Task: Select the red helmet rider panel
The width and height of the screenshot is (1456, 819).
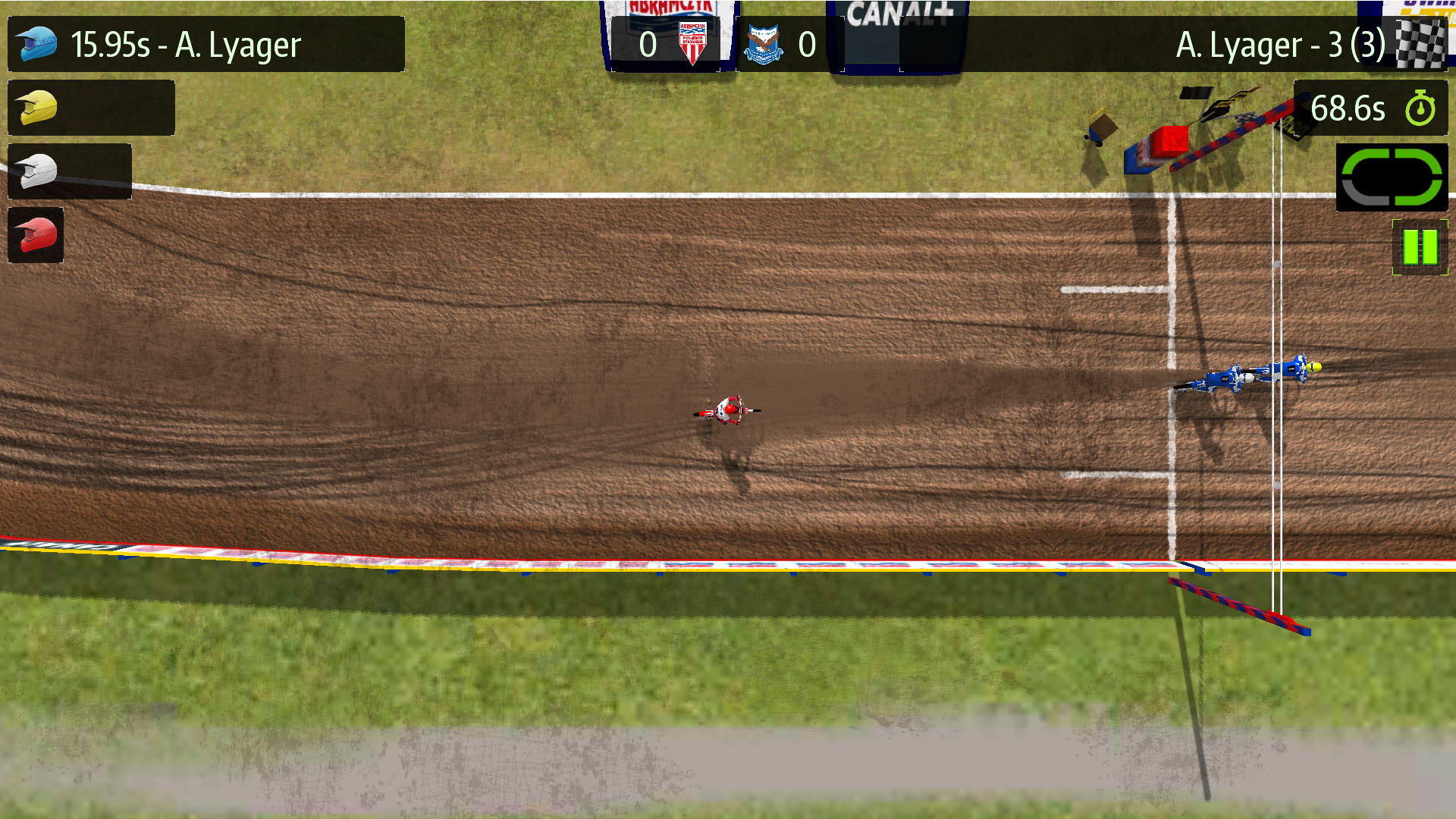Action: [x=36, y=236]
